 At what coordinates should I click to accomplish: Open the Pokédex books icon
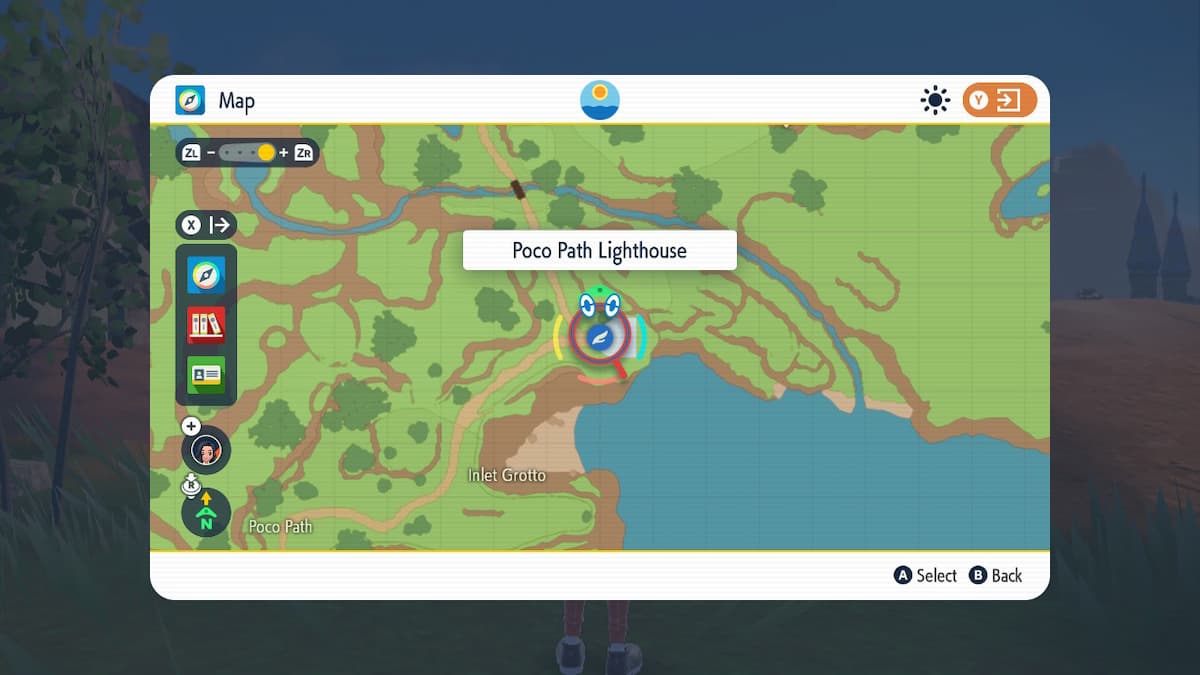206,324
